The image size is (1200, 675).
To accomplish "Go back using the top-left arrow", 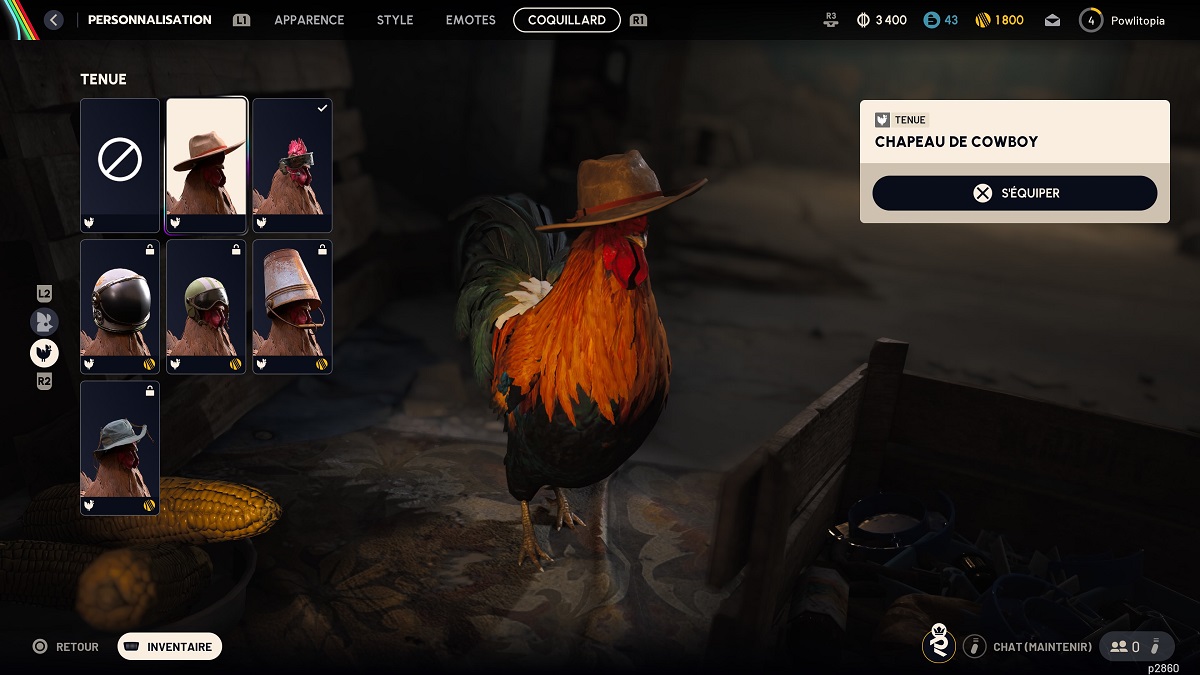I will point(54,20).
